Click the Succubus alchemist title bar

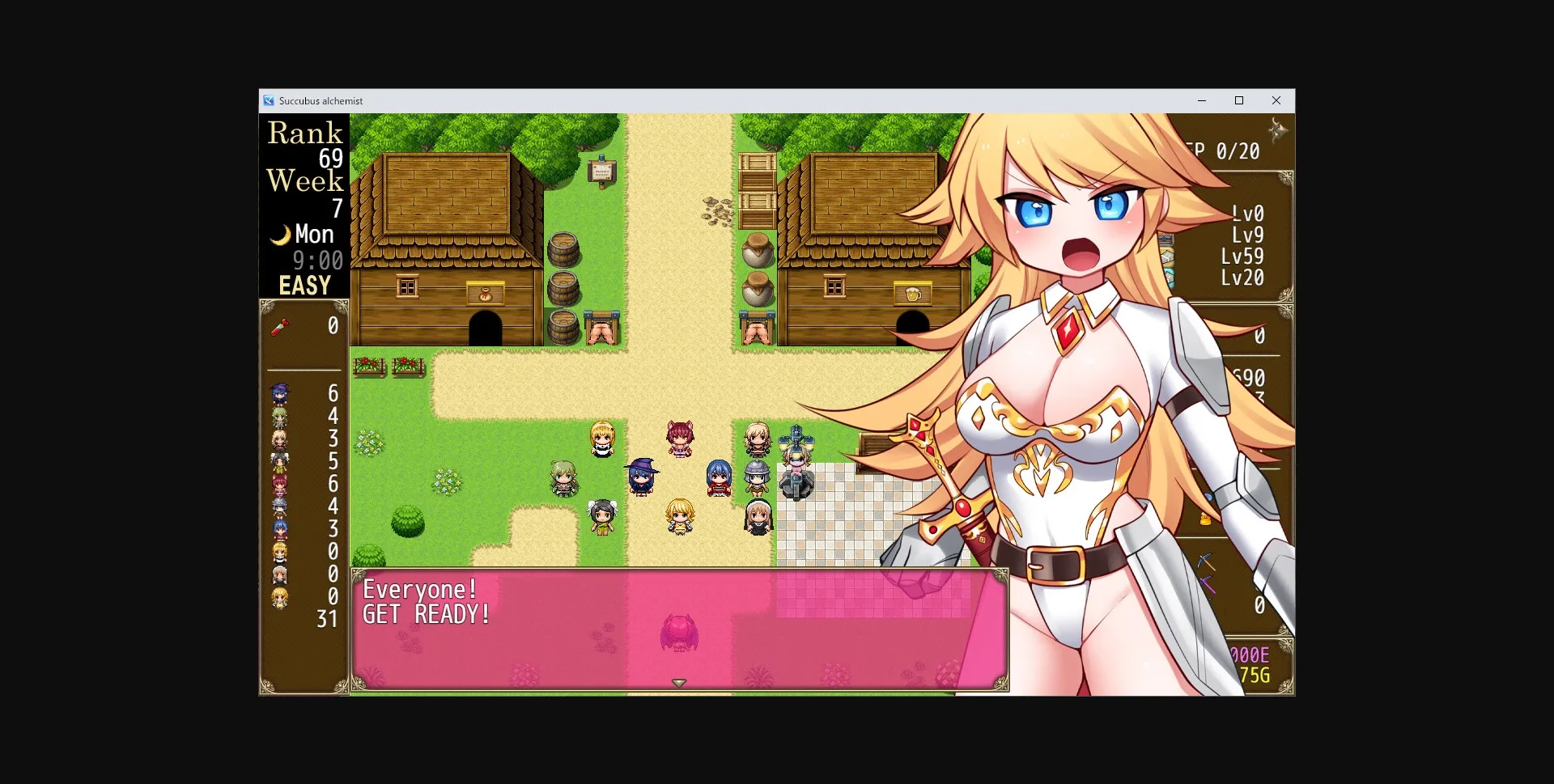(321, 100)
